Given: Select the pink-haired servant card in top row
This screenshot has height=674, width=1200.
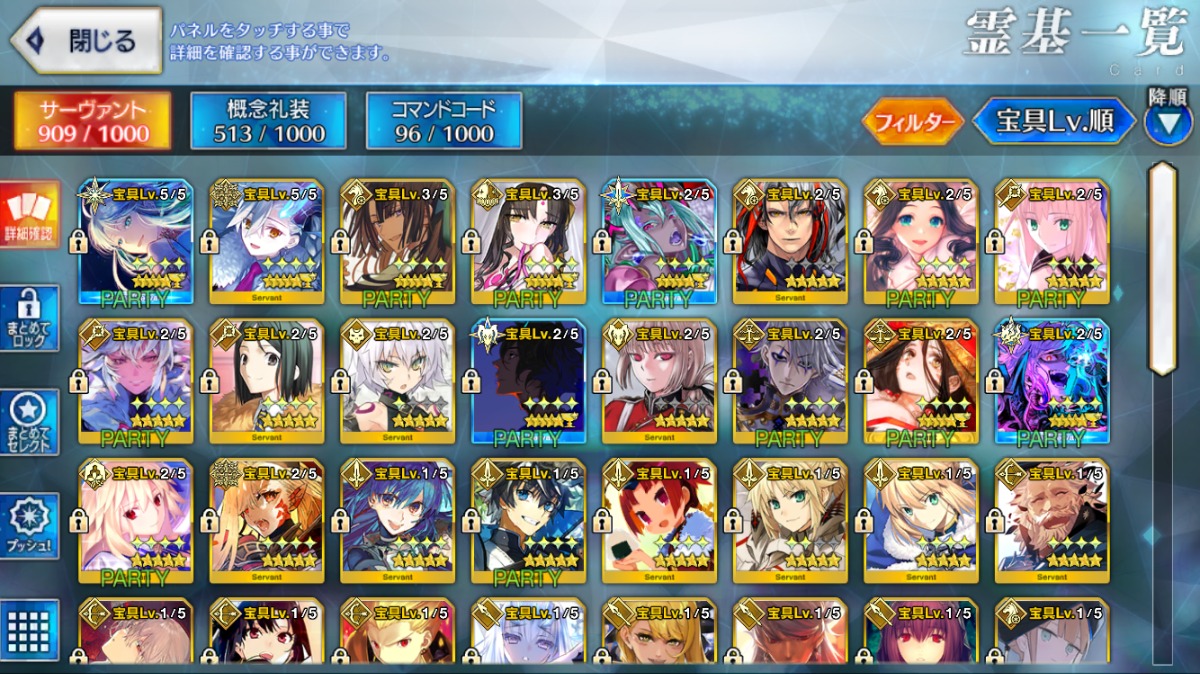Looking at the screenshot, I should coord(1052,241).
